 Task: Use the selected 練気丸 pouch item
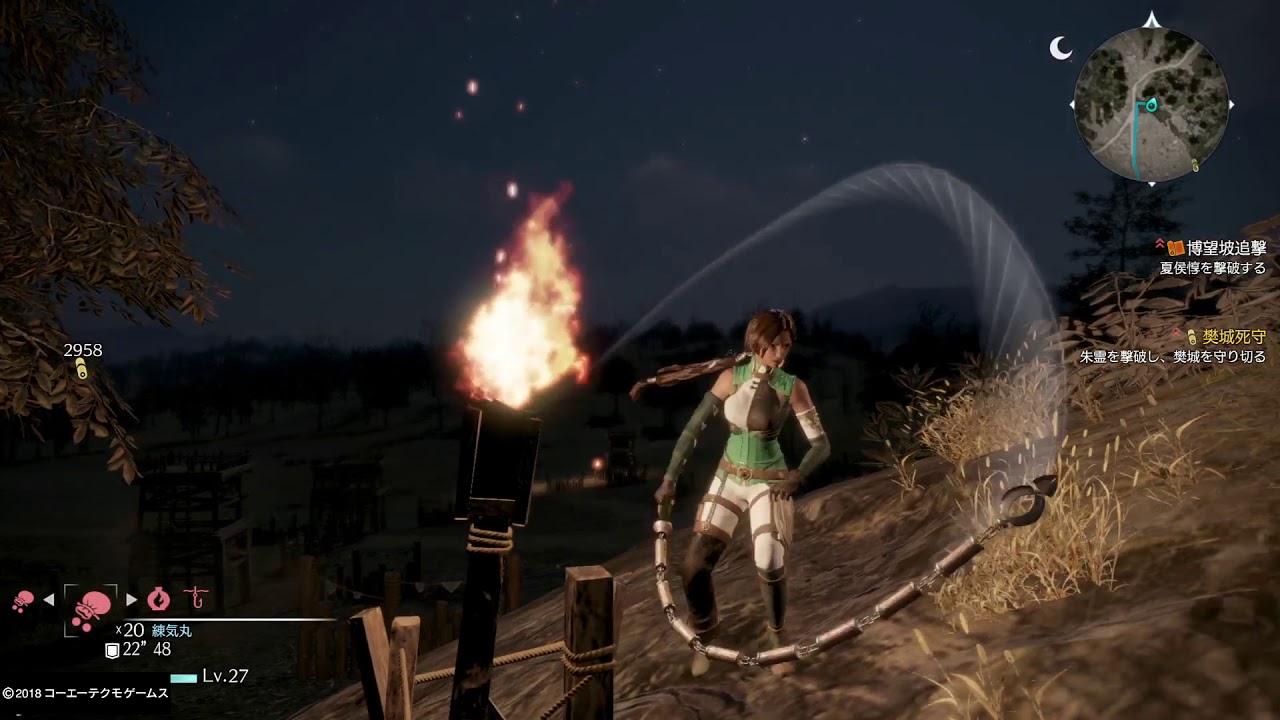91,605
